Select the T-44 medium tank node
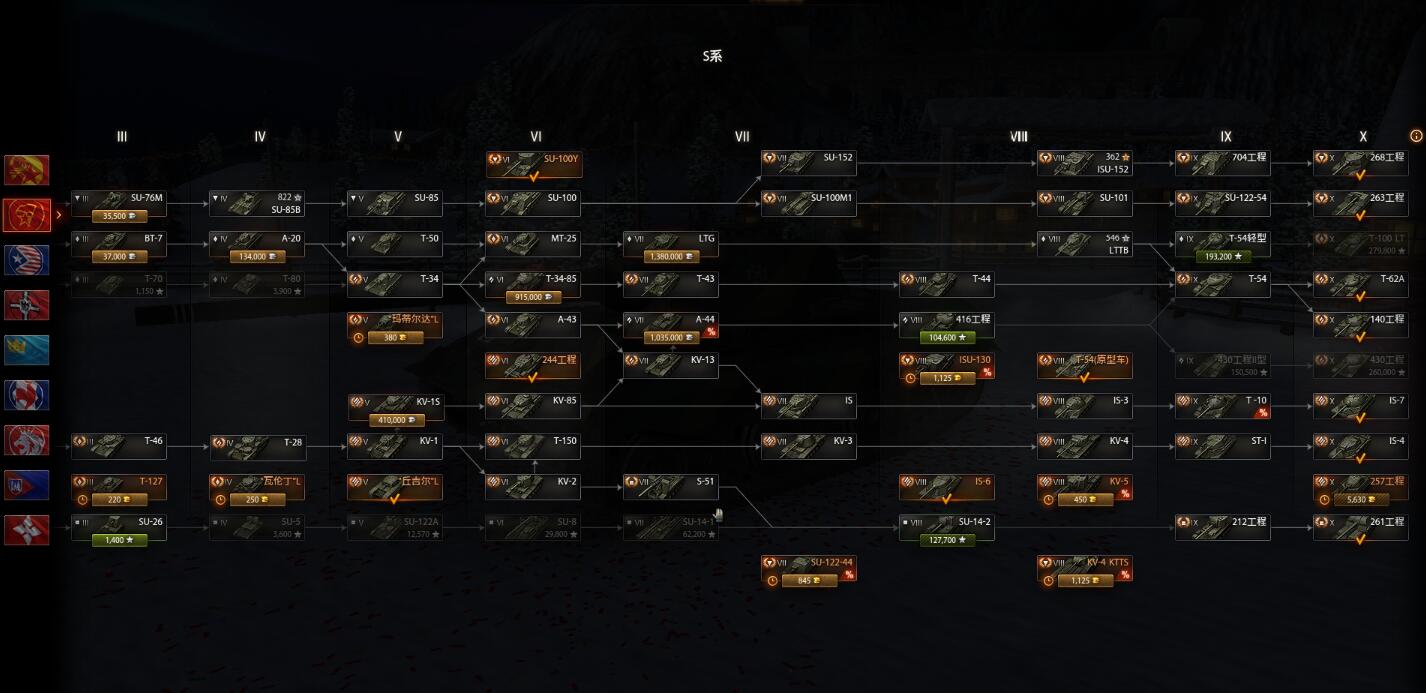 (x=946, y=280)
